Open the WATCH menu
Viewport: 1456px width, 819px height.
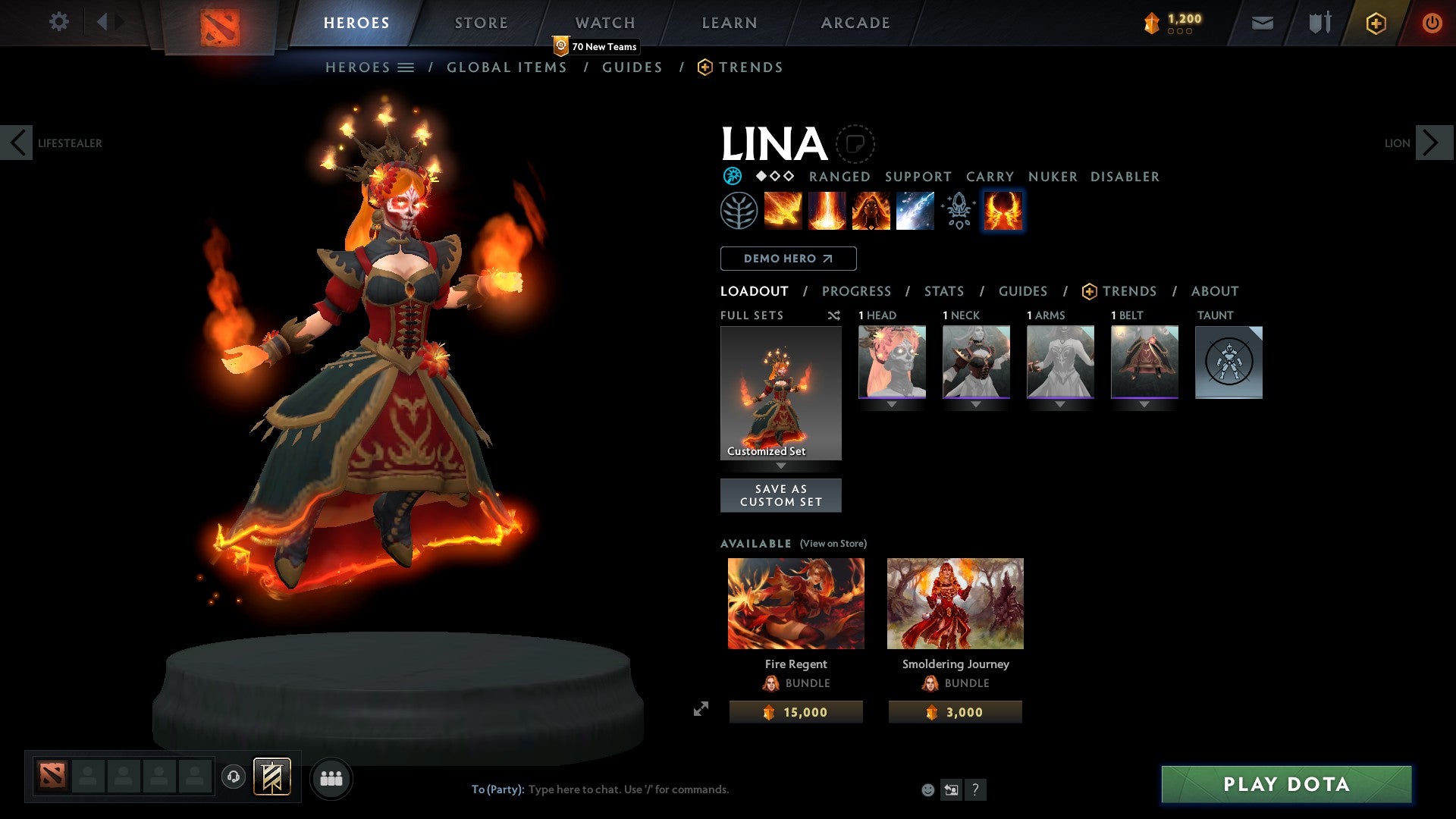click(604, 22)
